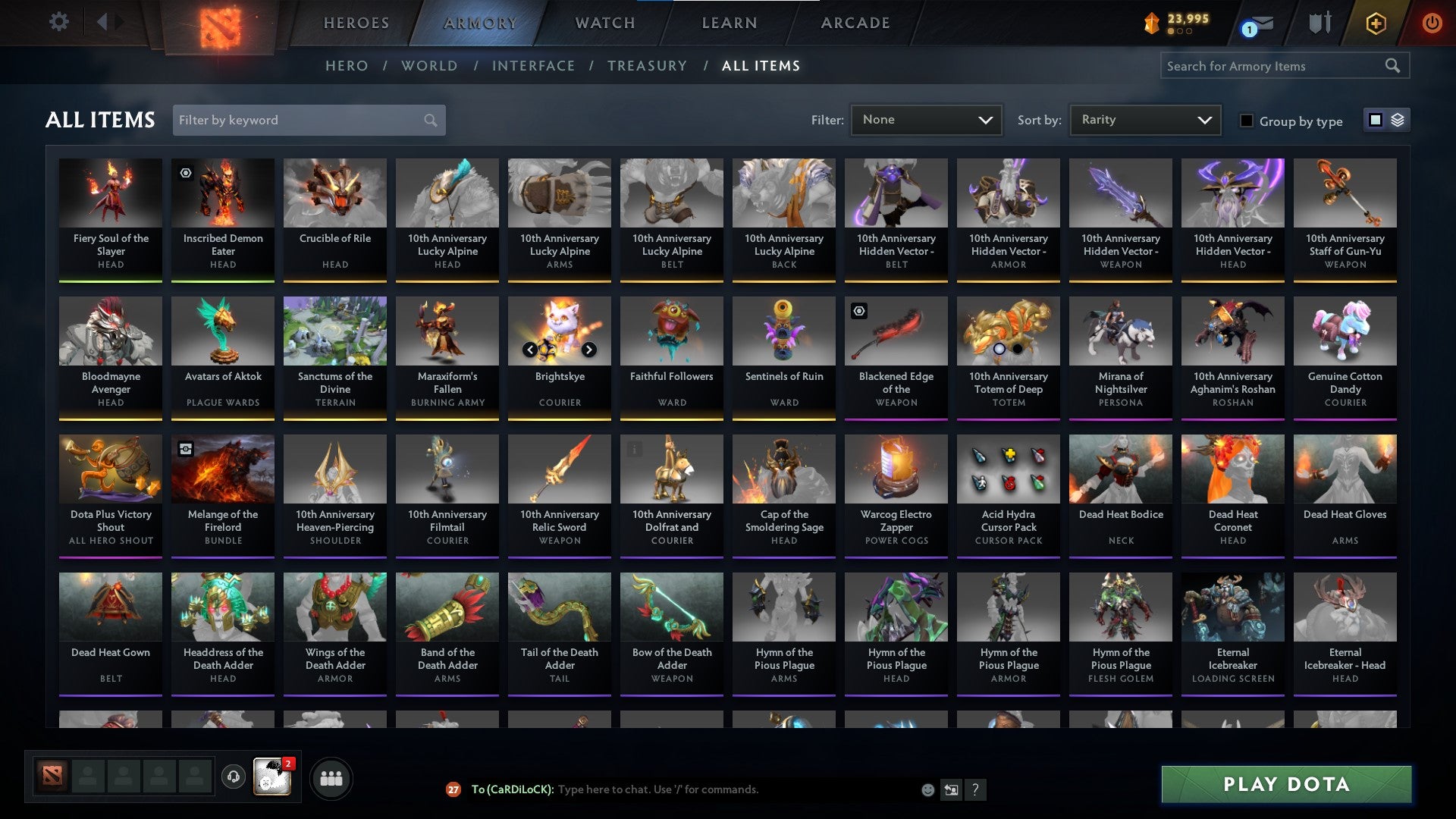Open the friends list icon near the chat
This screenshot has width=1456, height=819.
(x=331, y=777)
